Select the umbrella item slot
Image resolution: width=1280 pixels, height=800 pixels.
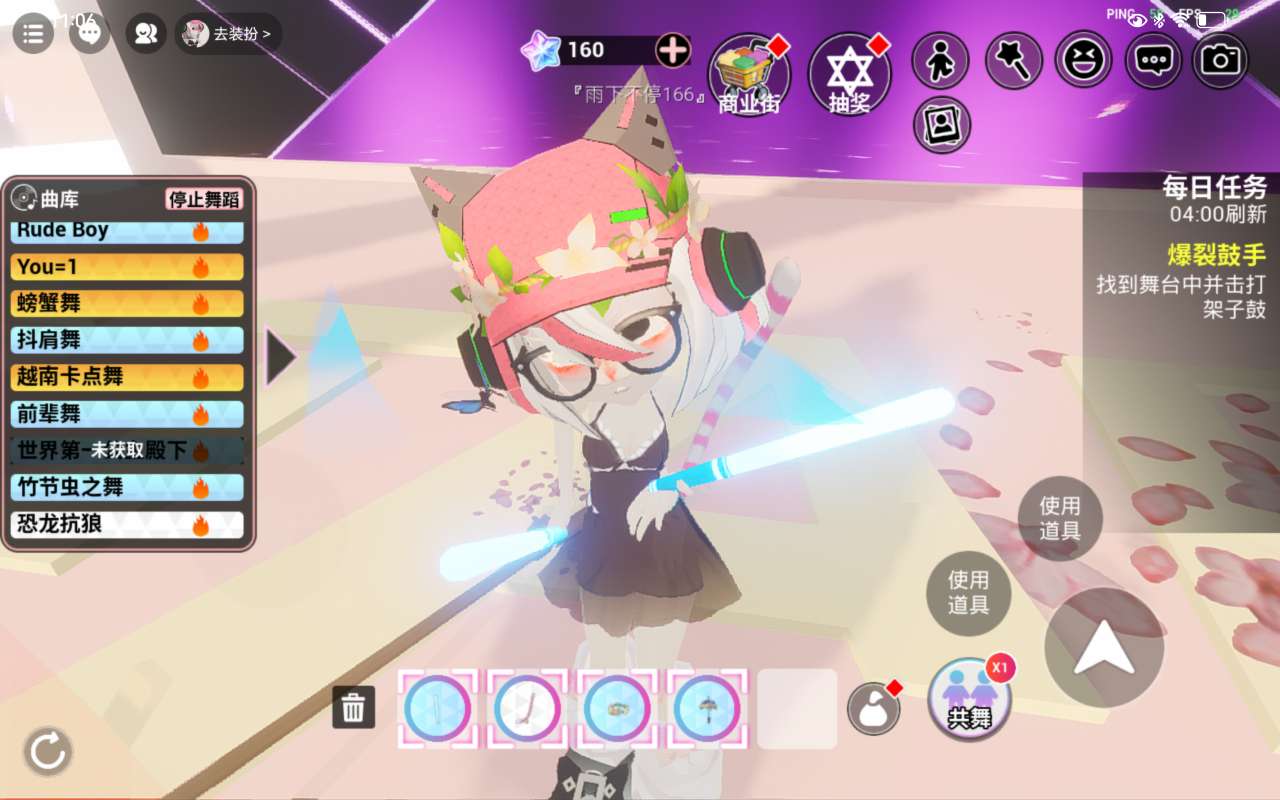click(707, 708)
